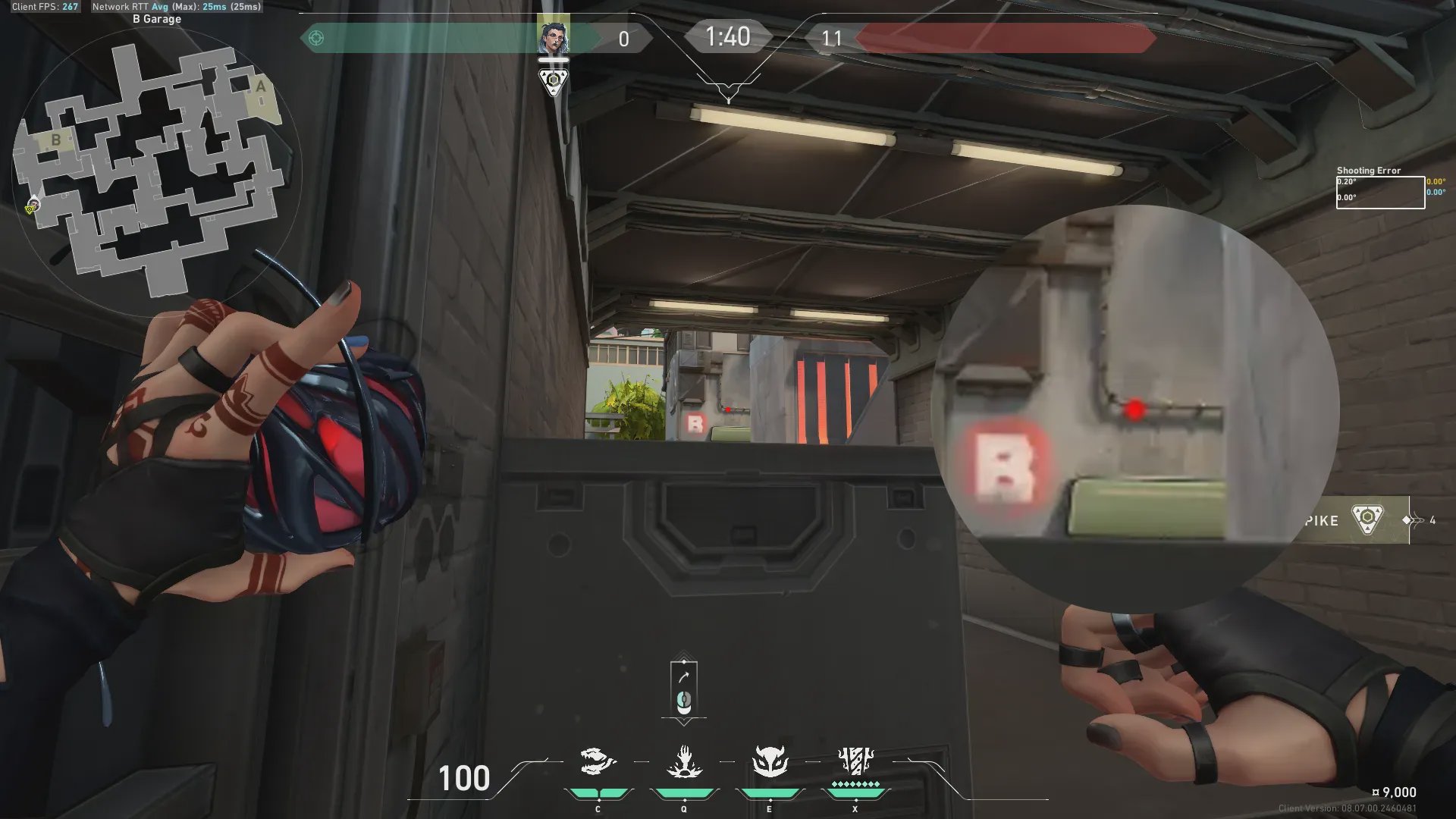The width and height of the screenshot is (1456, 819).
Task: Trigger the Nightfall ultimate icon
Action: click(x=856, y=761)
